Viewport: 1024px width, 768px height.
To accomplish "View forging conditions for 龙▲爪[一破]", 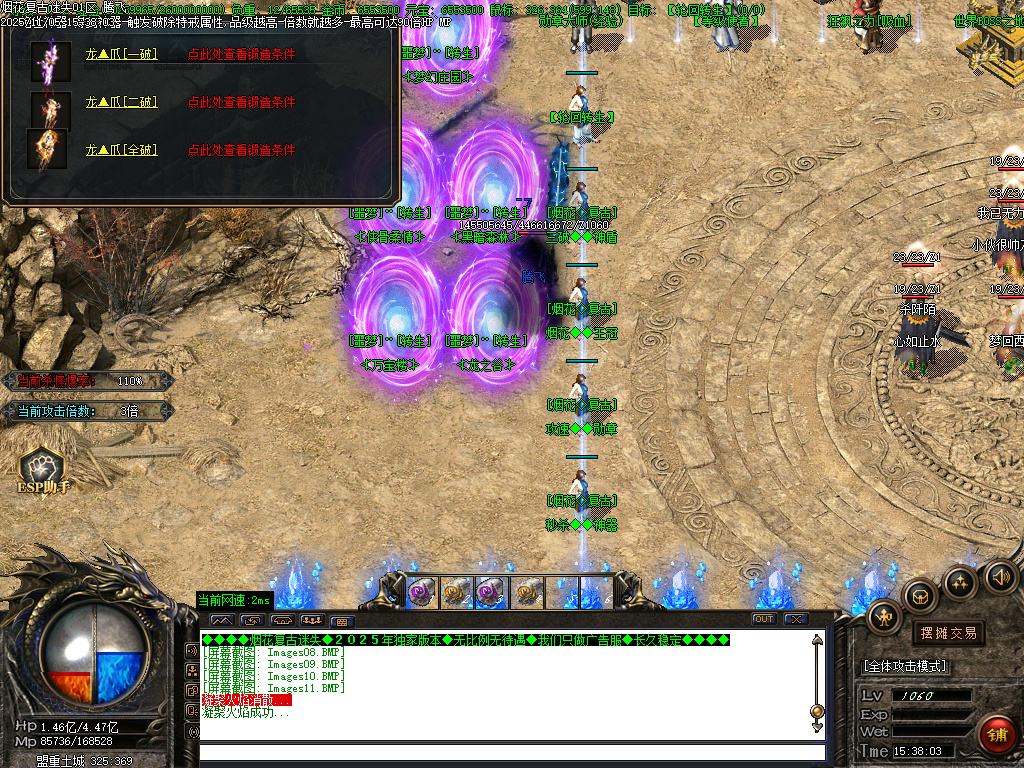I will (241, 55).
